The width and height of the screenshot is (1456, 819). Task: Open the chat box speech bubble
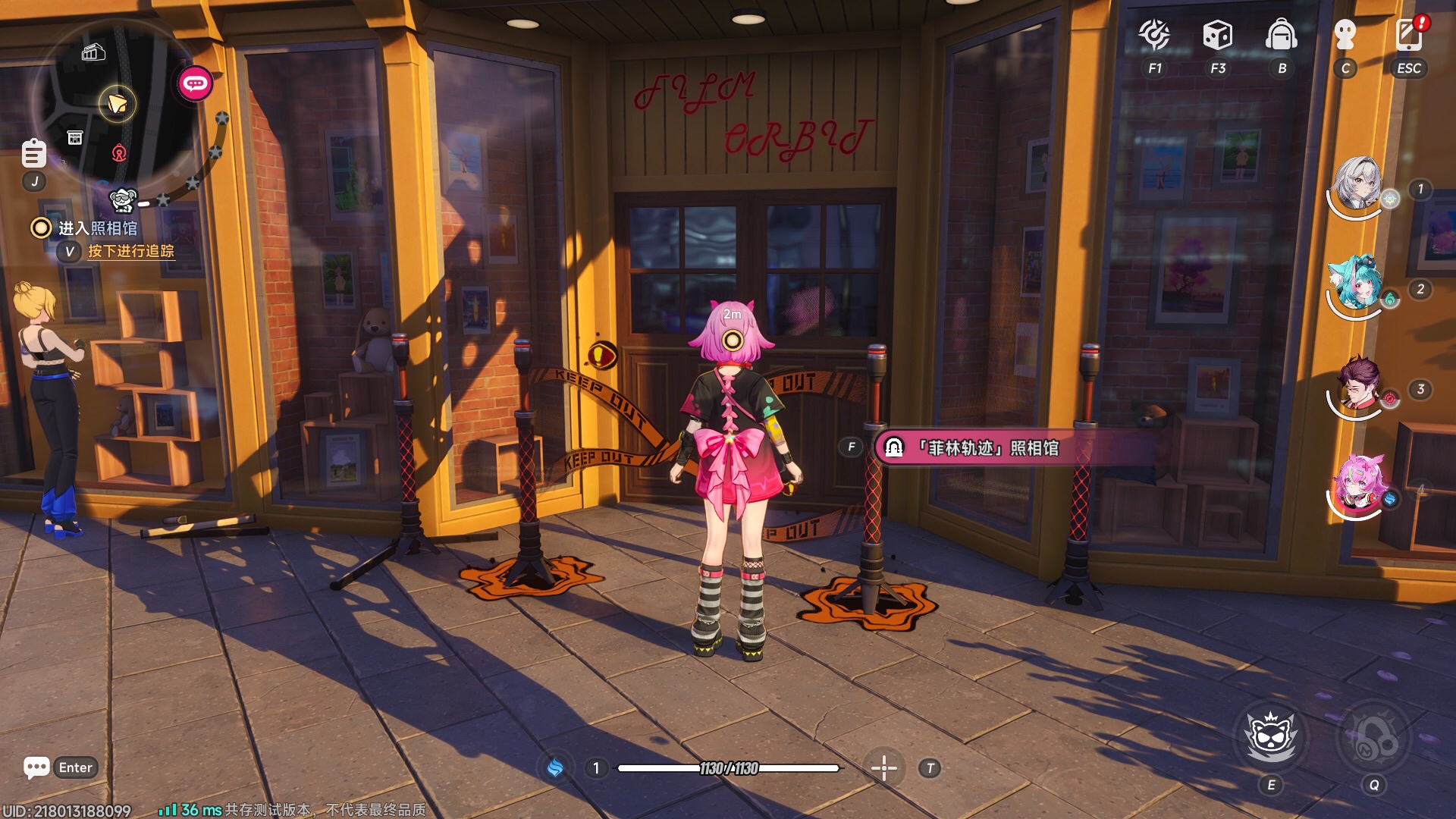(36, 767)
